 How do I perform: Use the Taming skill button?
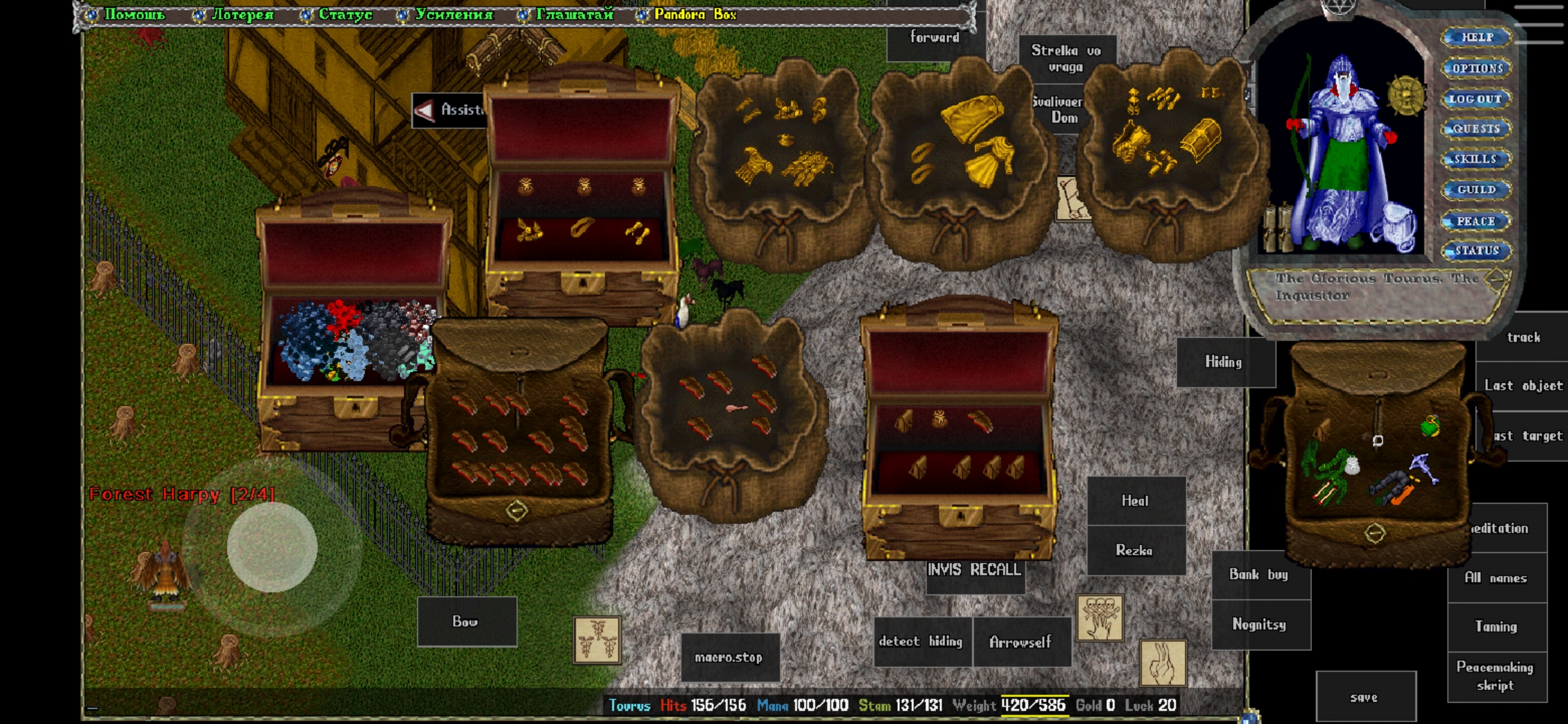pyautogui.click(x=1496, y=627)
